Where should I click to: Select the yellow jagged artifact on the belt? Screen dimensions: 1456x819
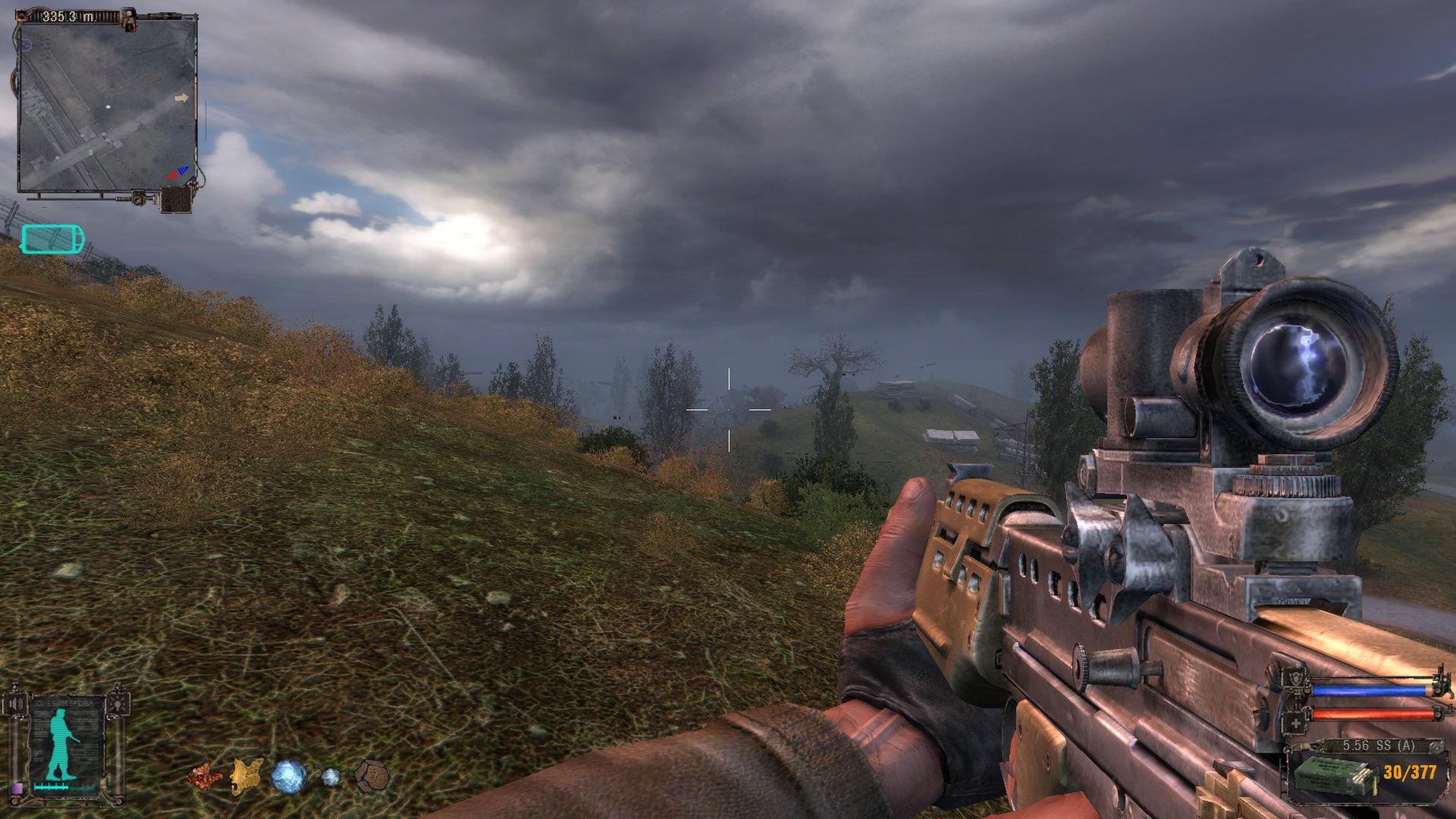[246, 777]
